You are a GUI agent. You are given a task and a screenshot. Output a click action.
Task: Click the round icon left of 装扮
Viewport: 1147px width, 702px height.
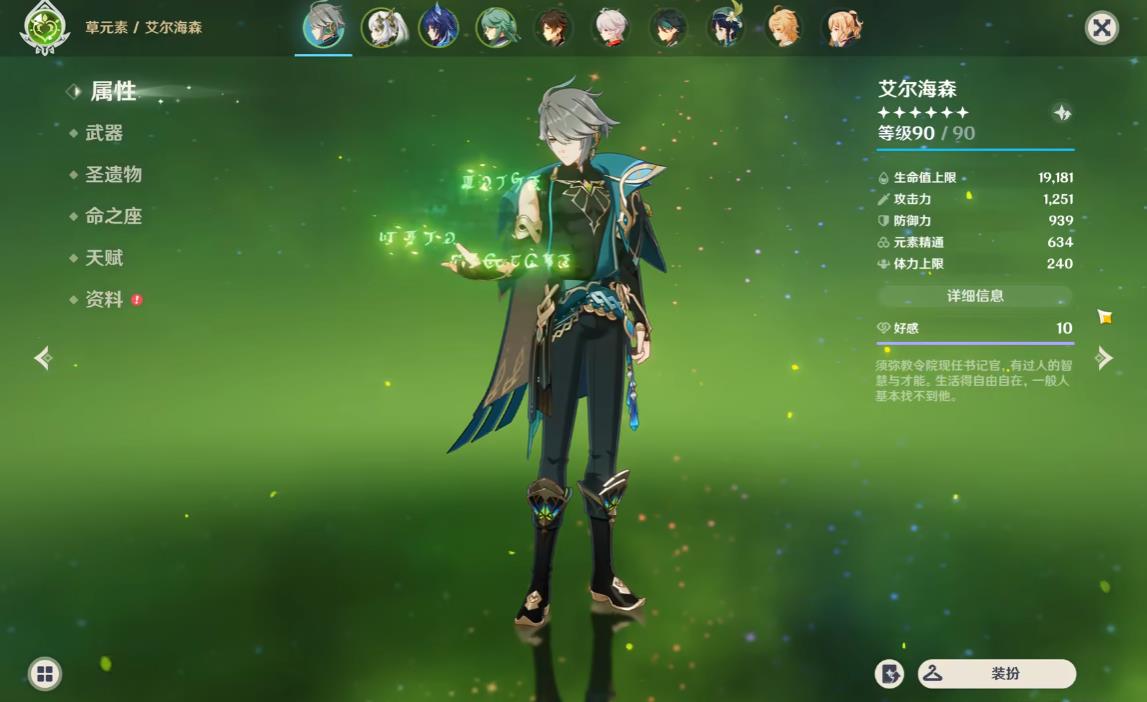(889, 674)
